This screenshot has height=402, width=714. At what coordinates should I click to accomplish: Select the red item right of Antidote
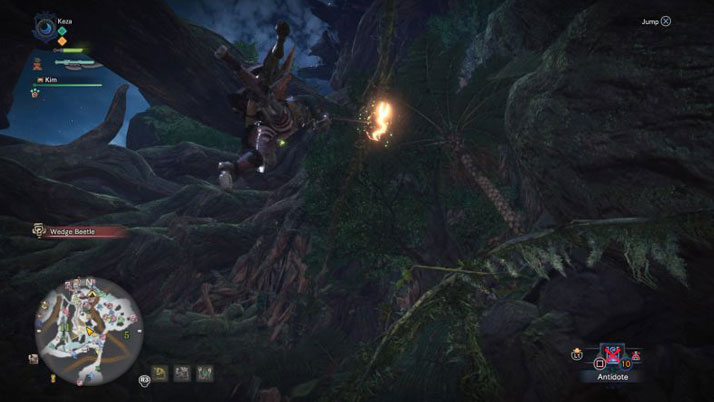637,355
